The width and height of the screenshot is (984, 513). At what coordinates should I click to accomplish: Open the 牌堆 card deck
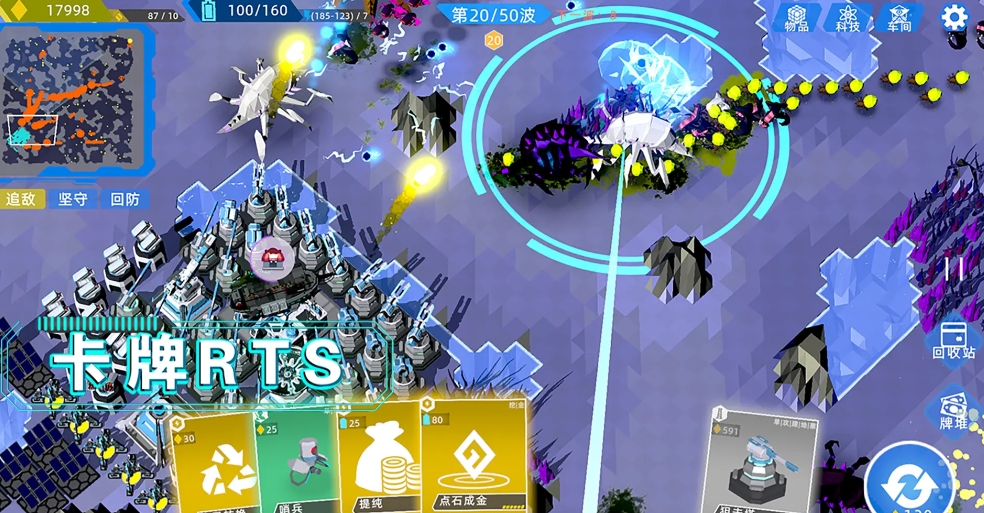point(954,412)
